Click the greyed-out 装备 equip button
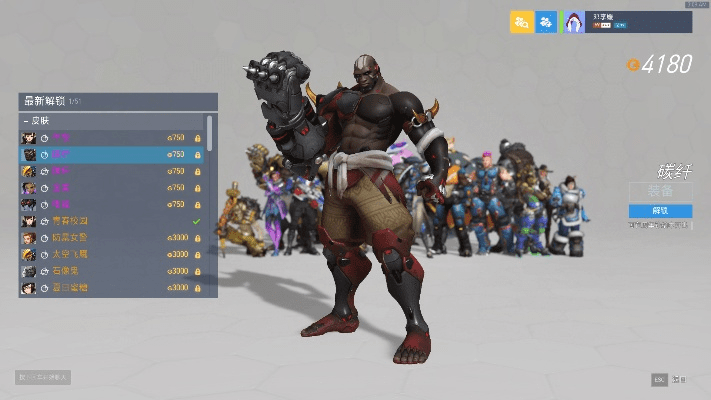Viewport: 711px width, 400px height. (x=660, y=191)
